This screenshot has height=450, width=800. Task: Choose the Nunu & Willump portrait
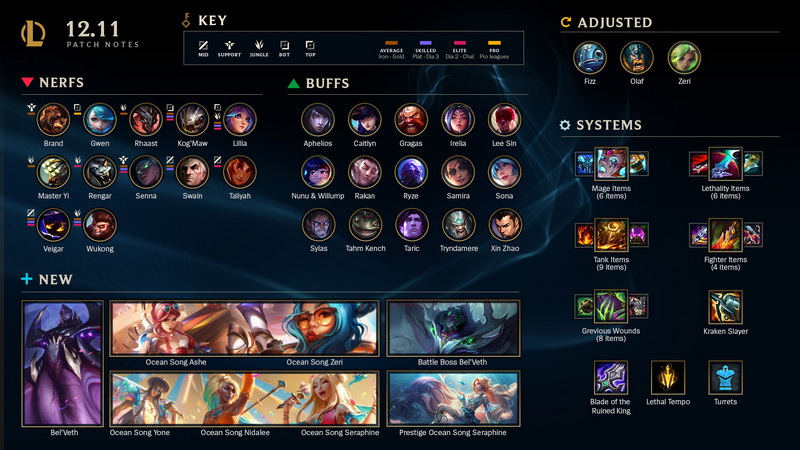(318, 173)
